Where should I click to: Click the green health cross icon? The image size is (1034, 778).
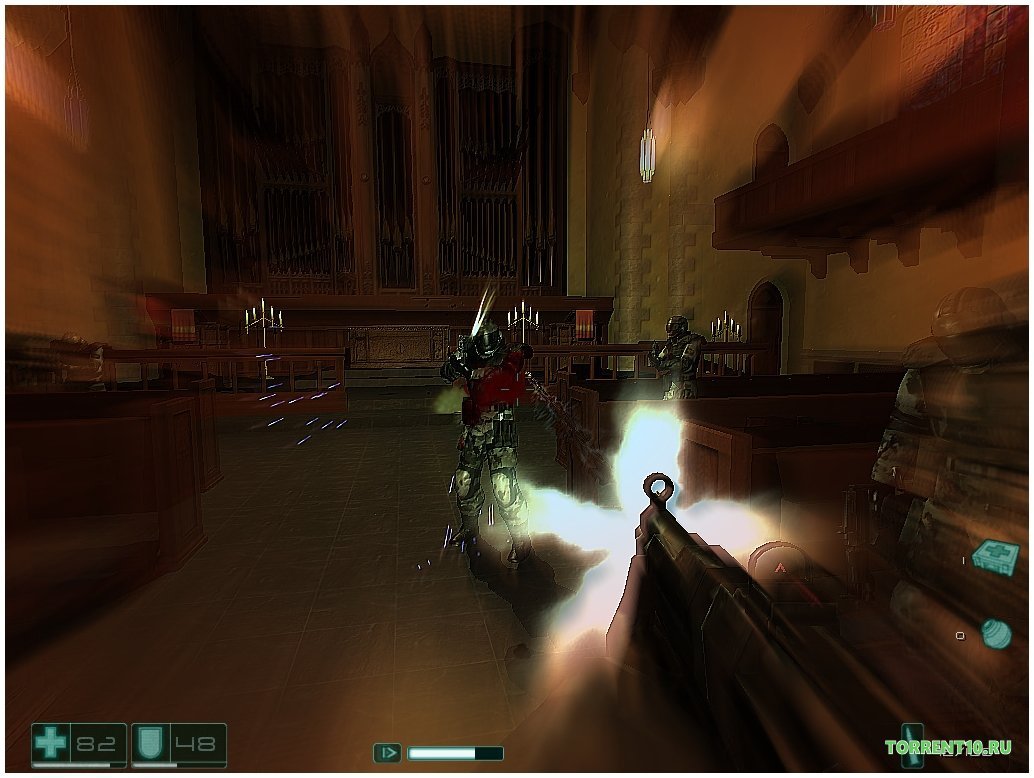(50, 743)
